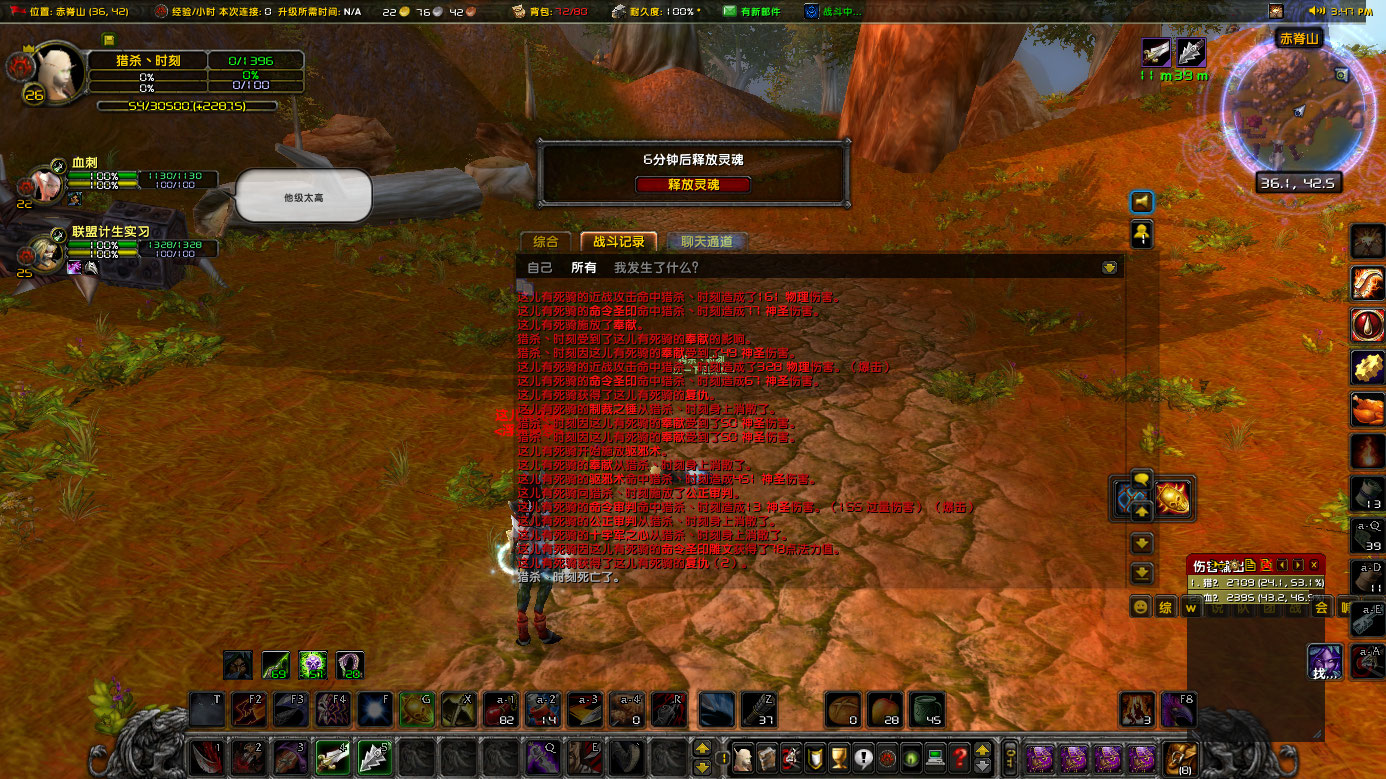This screenshot has width=1386, height=779.
Task: Click the red X reset icon on damage meter
Action: (x=1267, y=565)
